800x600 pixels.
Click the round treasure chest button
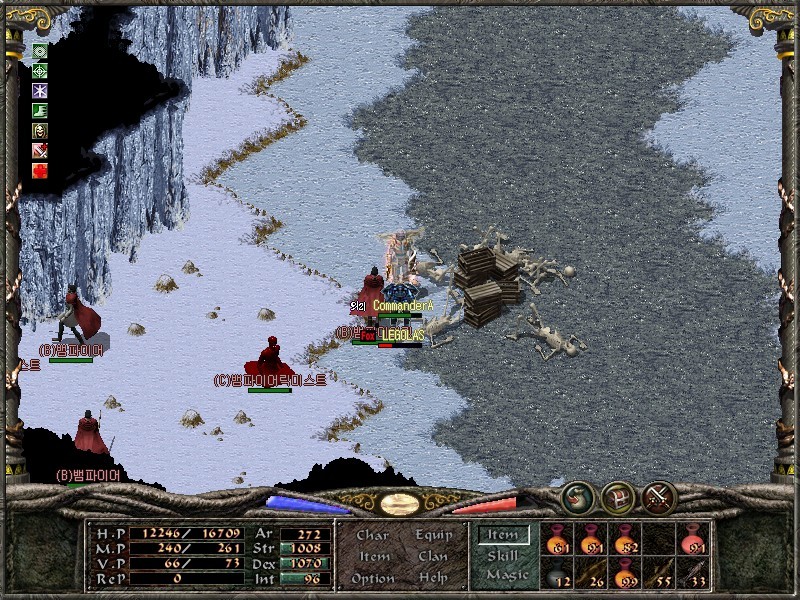pos(618,497)
